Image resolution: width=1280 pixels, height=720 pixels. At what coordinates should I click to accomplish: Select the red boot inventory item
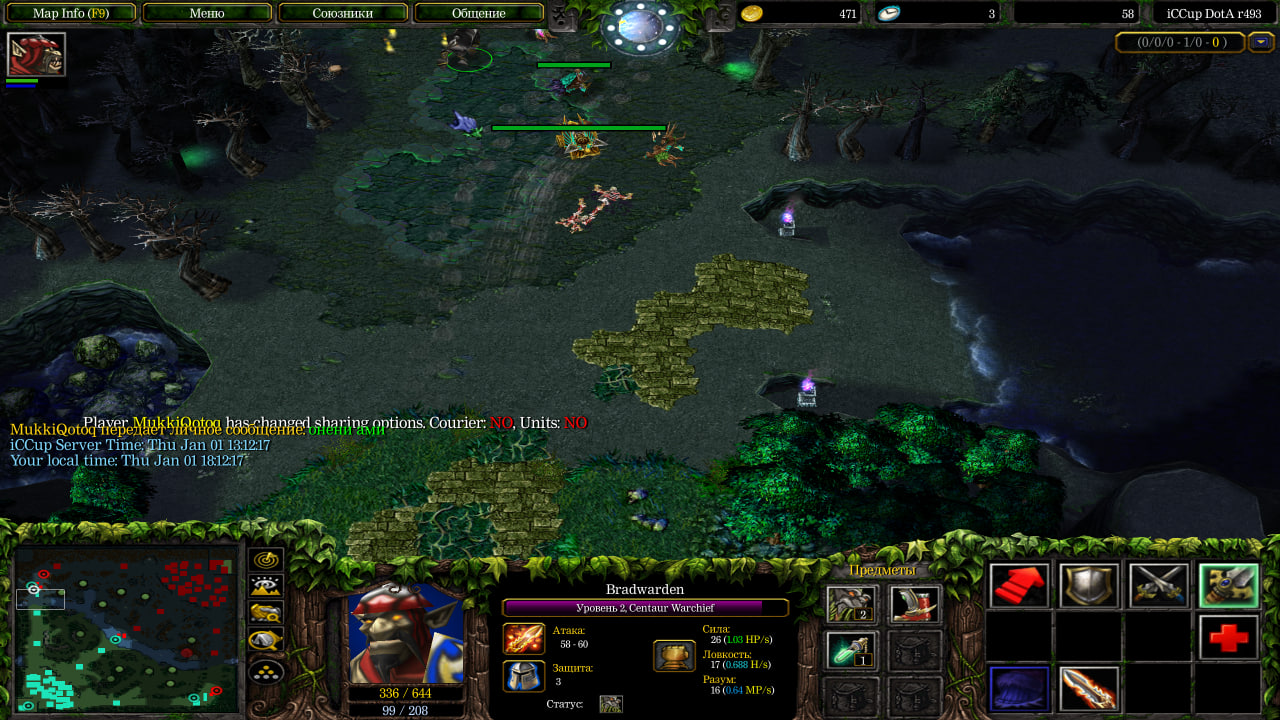coord(915,604)
